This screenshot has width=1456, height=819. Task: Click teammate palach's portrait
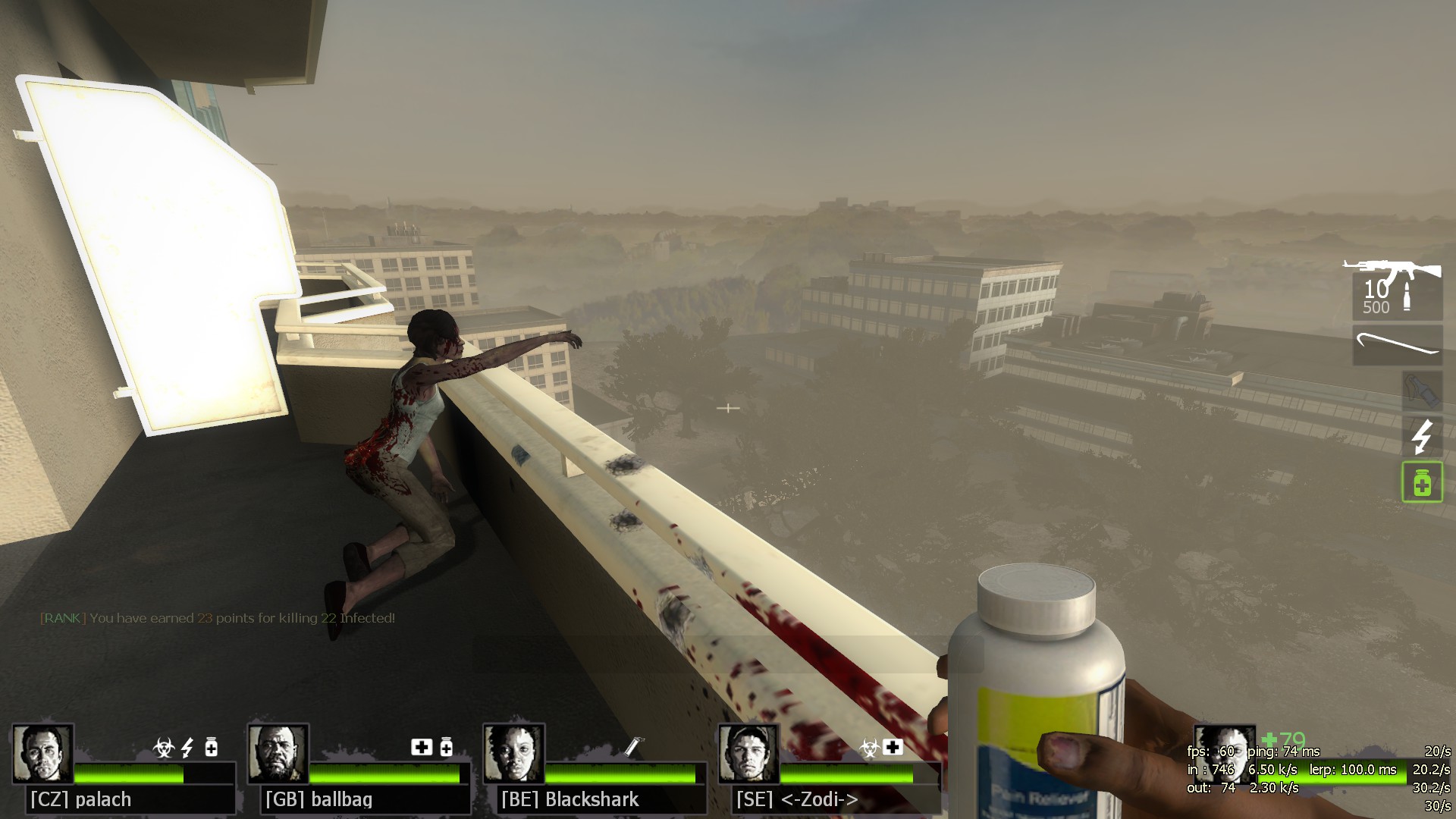coord(42,753)
